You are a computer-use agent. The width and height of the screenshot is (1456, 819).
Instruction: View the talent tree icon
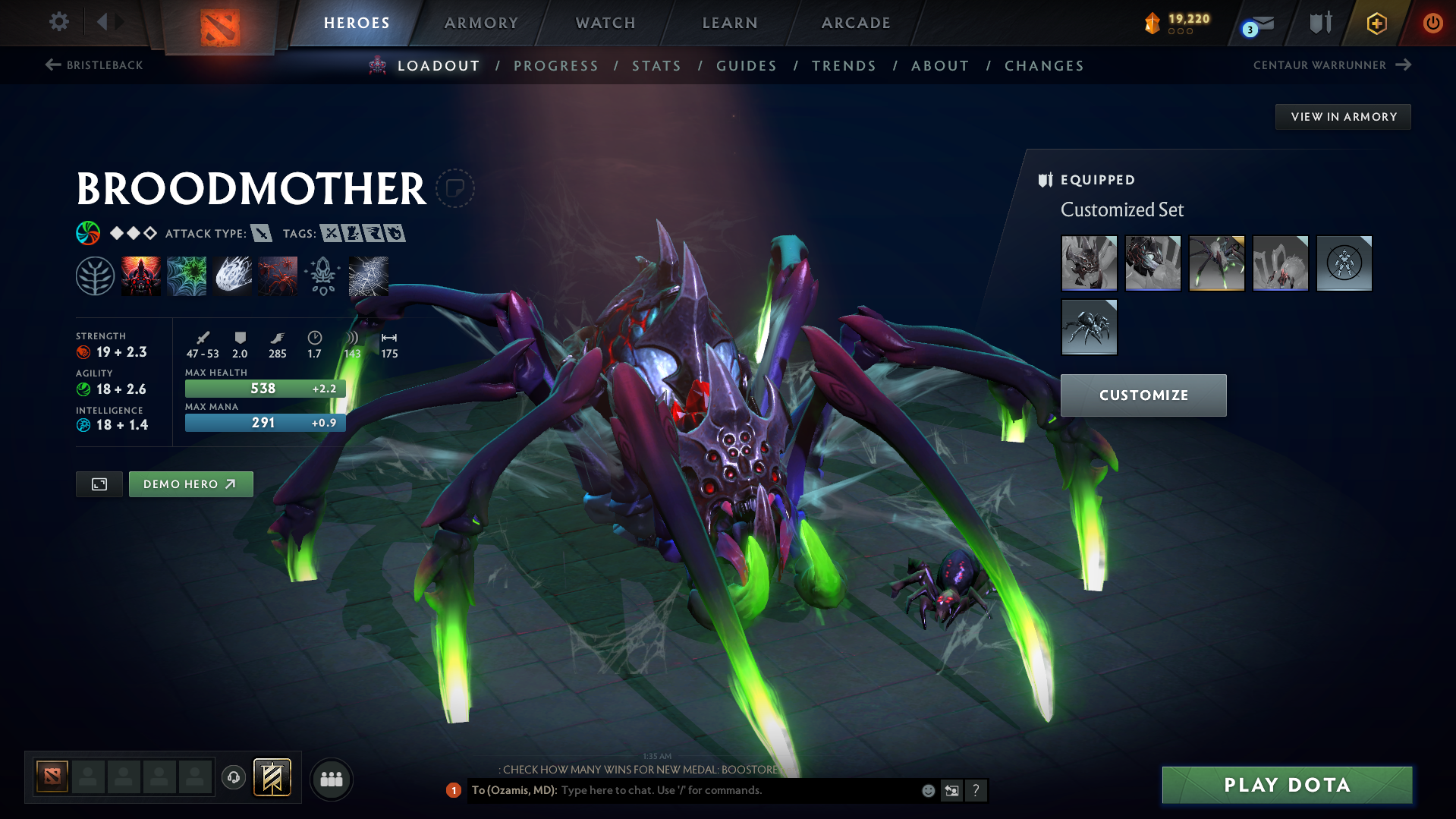point(96,276)
